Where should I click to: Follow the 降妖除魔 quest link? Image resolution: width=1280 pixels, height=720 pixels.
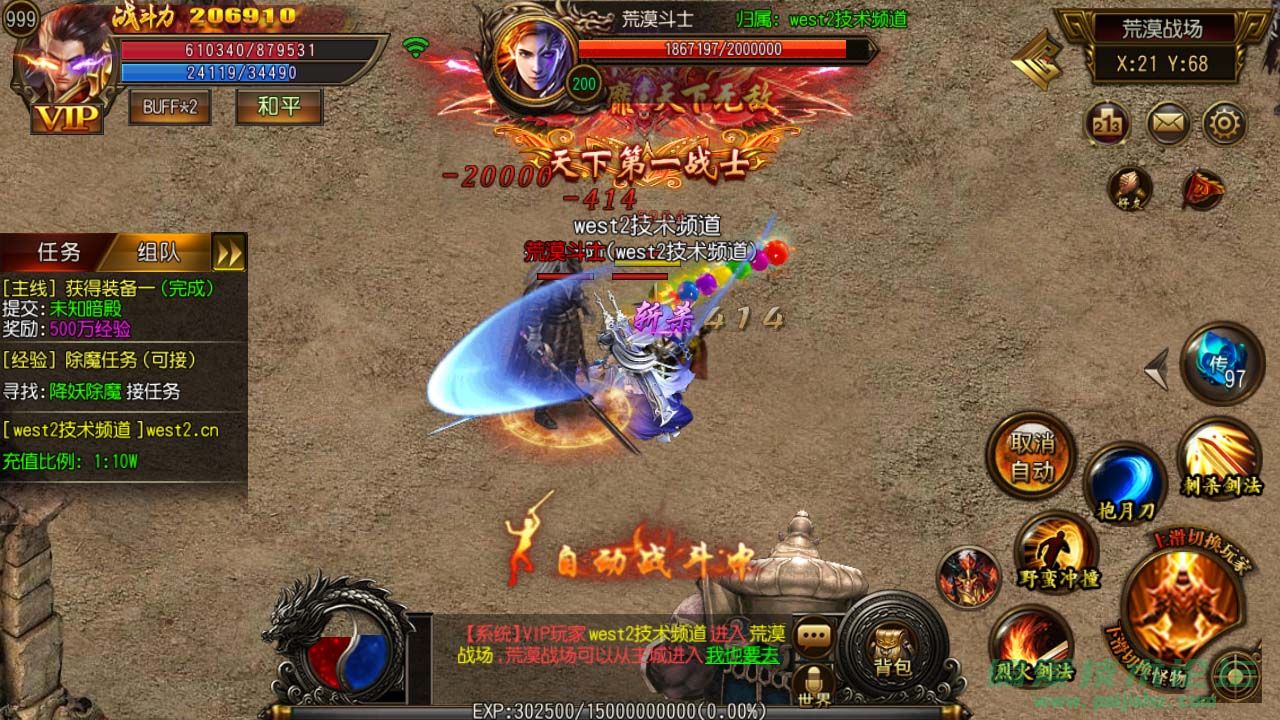click(85, 392)
